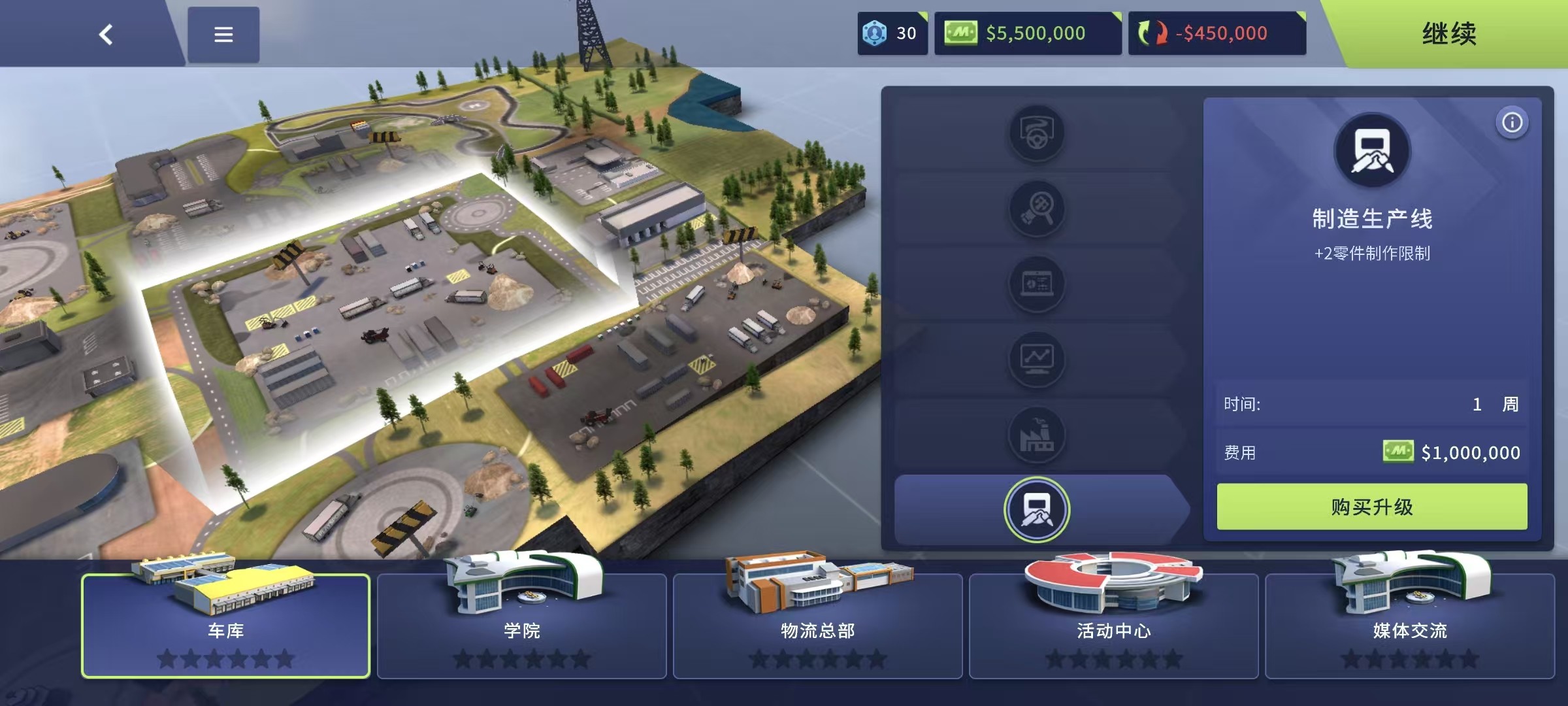Viewport: 1568px width, 706px height.
Task: Open the $5,500,000 cash balance panel
Action: [1028, 33]
